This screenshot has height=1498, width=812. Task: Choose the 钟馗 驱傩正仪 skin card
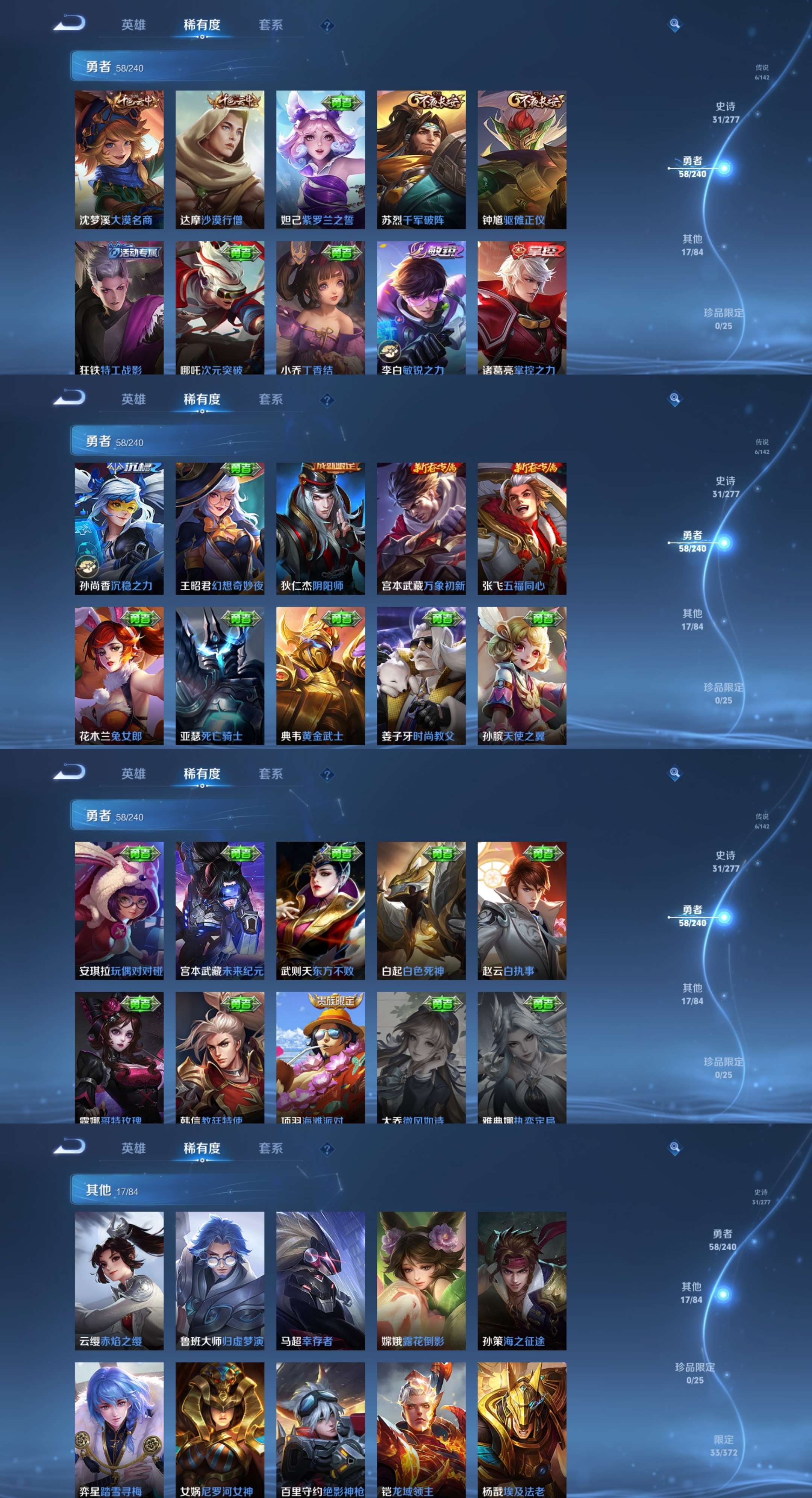tap(521, 159)
